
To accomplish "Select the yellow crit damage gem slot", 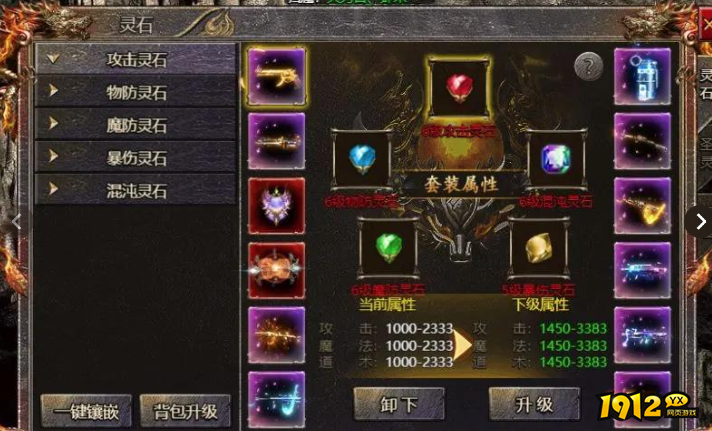I will [538, 246].
